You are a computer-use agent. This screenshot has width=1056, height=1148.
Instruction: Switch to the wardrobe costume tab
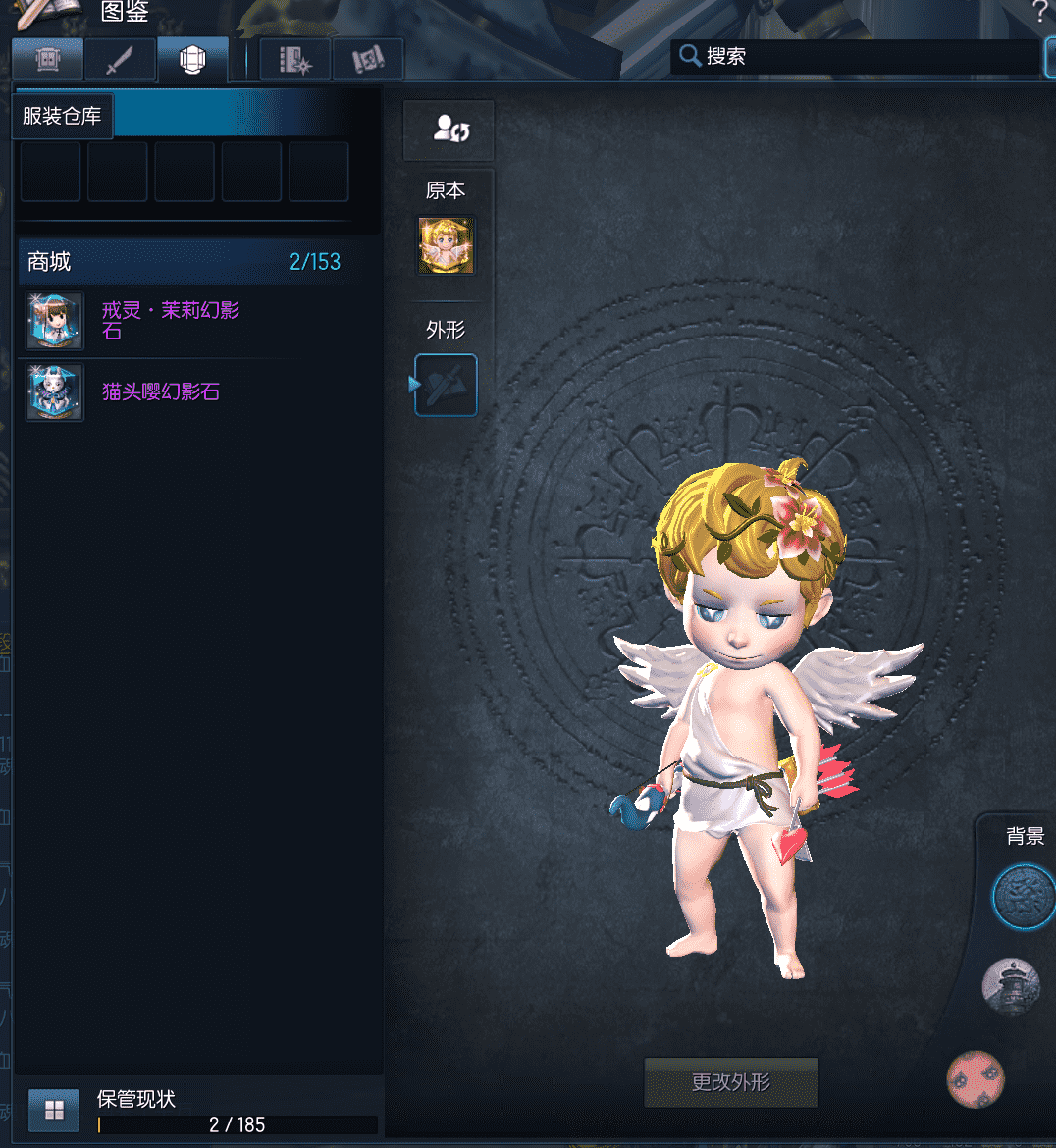(x=47, y=61)
